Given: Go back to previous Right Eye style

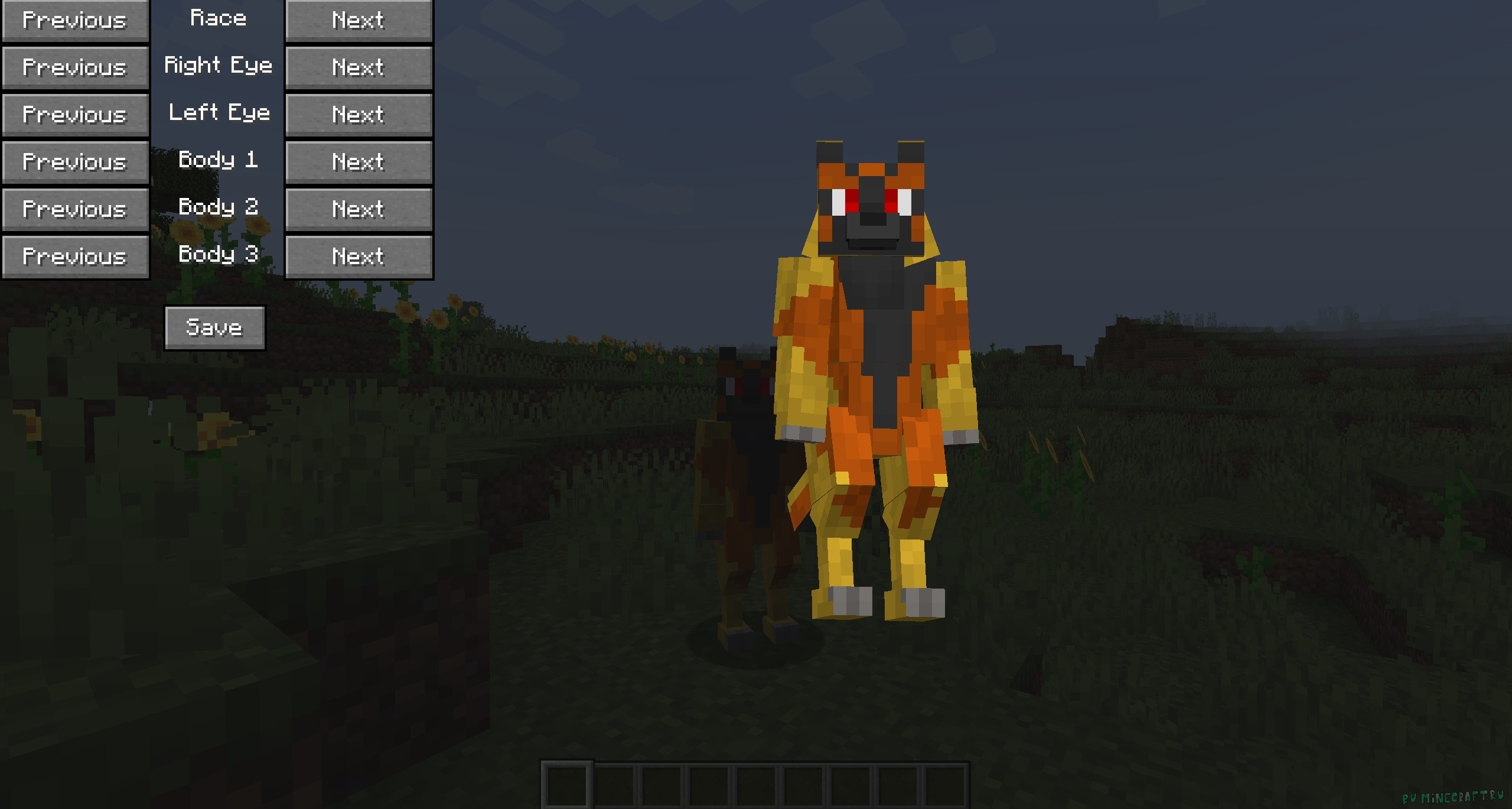Looking at the screenshot, I should pyautogui.click(x=75, y=67).
